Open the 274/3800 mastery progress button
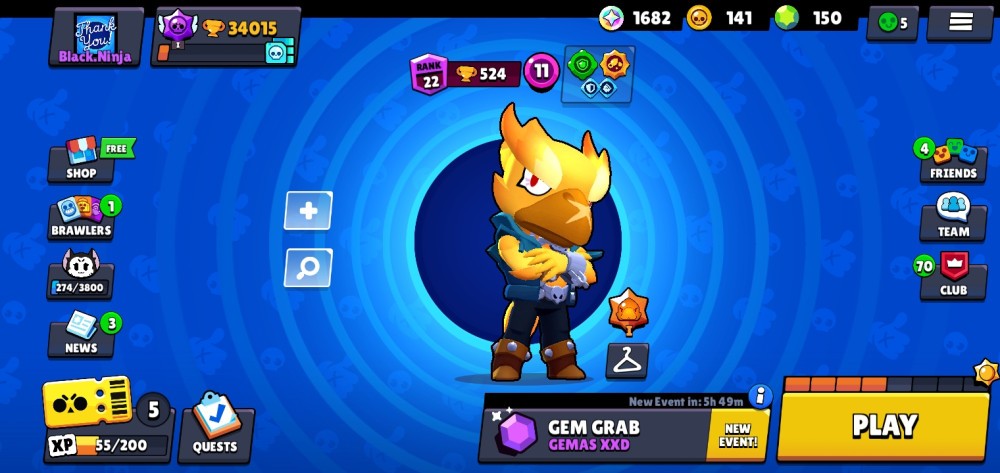The width and height of the screenshot is (1000, 473). pyautogui.click(x=81, y=274)
